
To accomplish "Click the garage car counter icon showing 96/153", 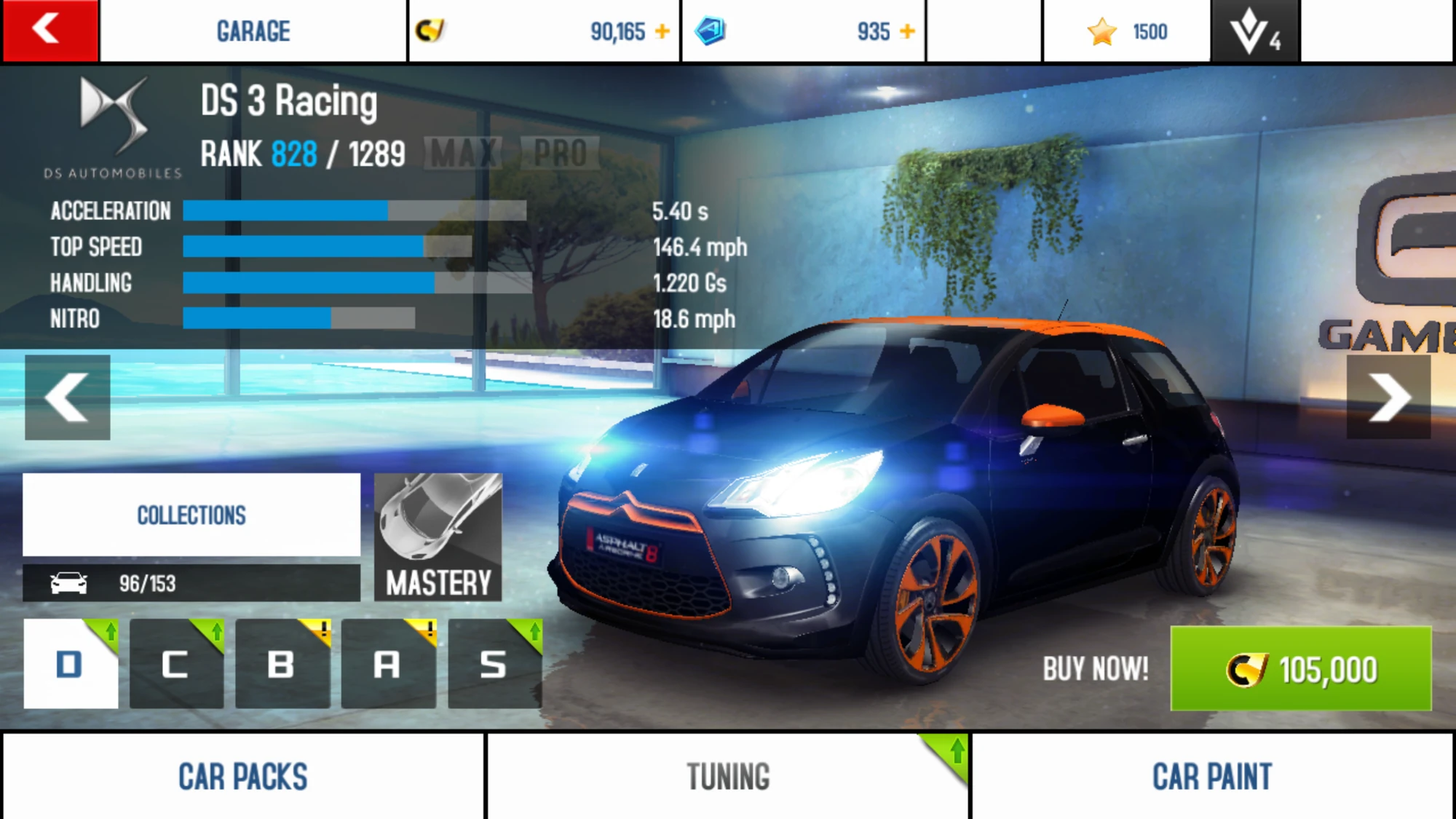I will [x=69, y=582].
